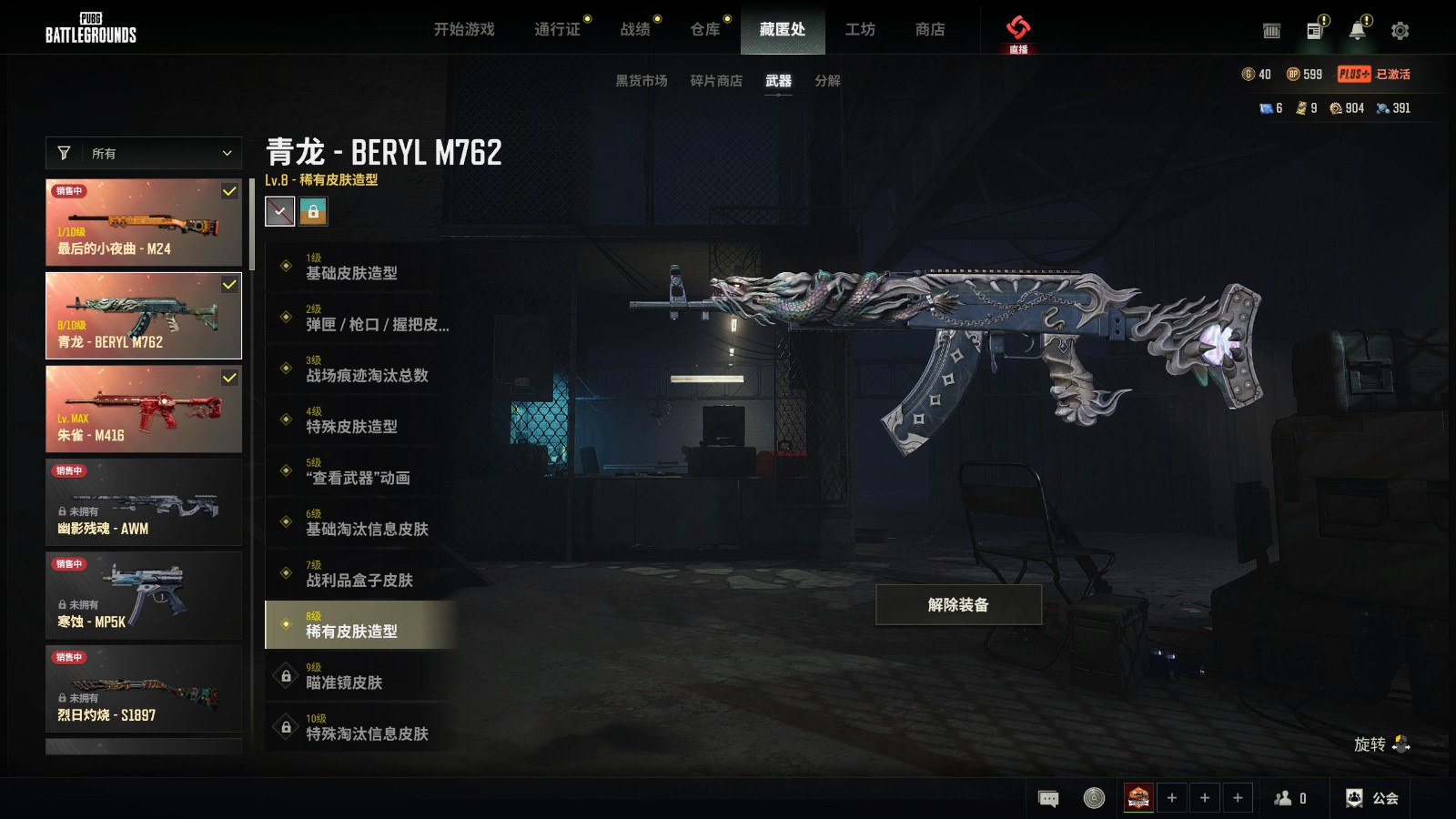
Task: Select the 最后的小夜曲 - M24 skin
Action: (x=144, y=222)
